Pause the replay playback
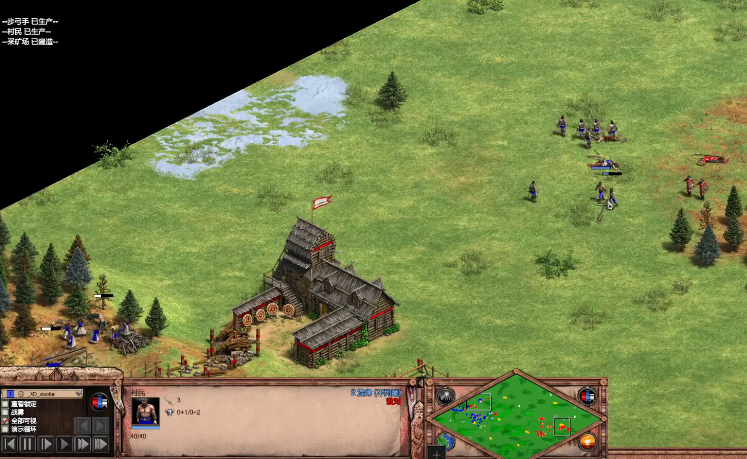 [x=27, y=443]
